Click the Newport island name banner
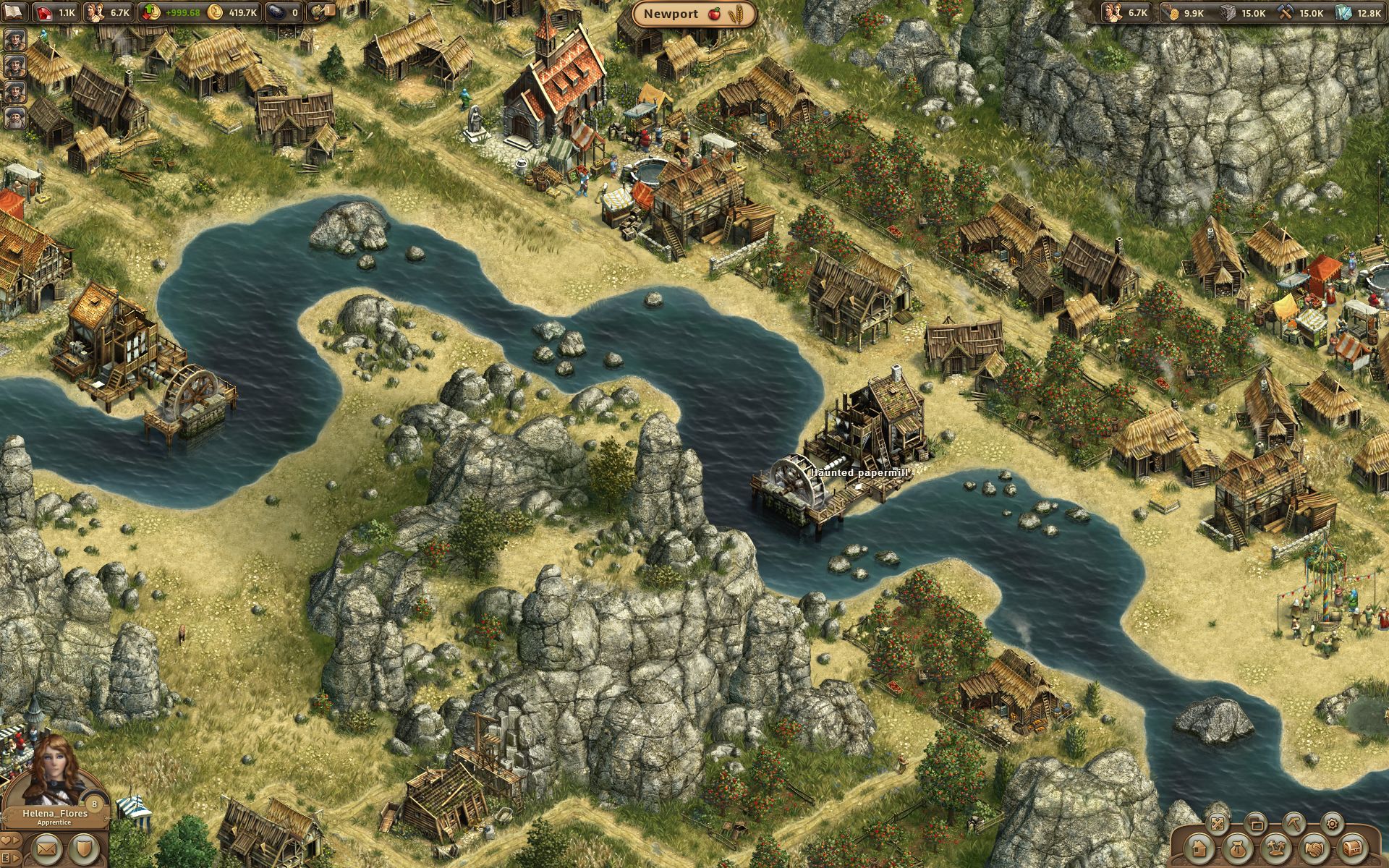The height and width of the screenshot is (868, 1389). point(694,14)
